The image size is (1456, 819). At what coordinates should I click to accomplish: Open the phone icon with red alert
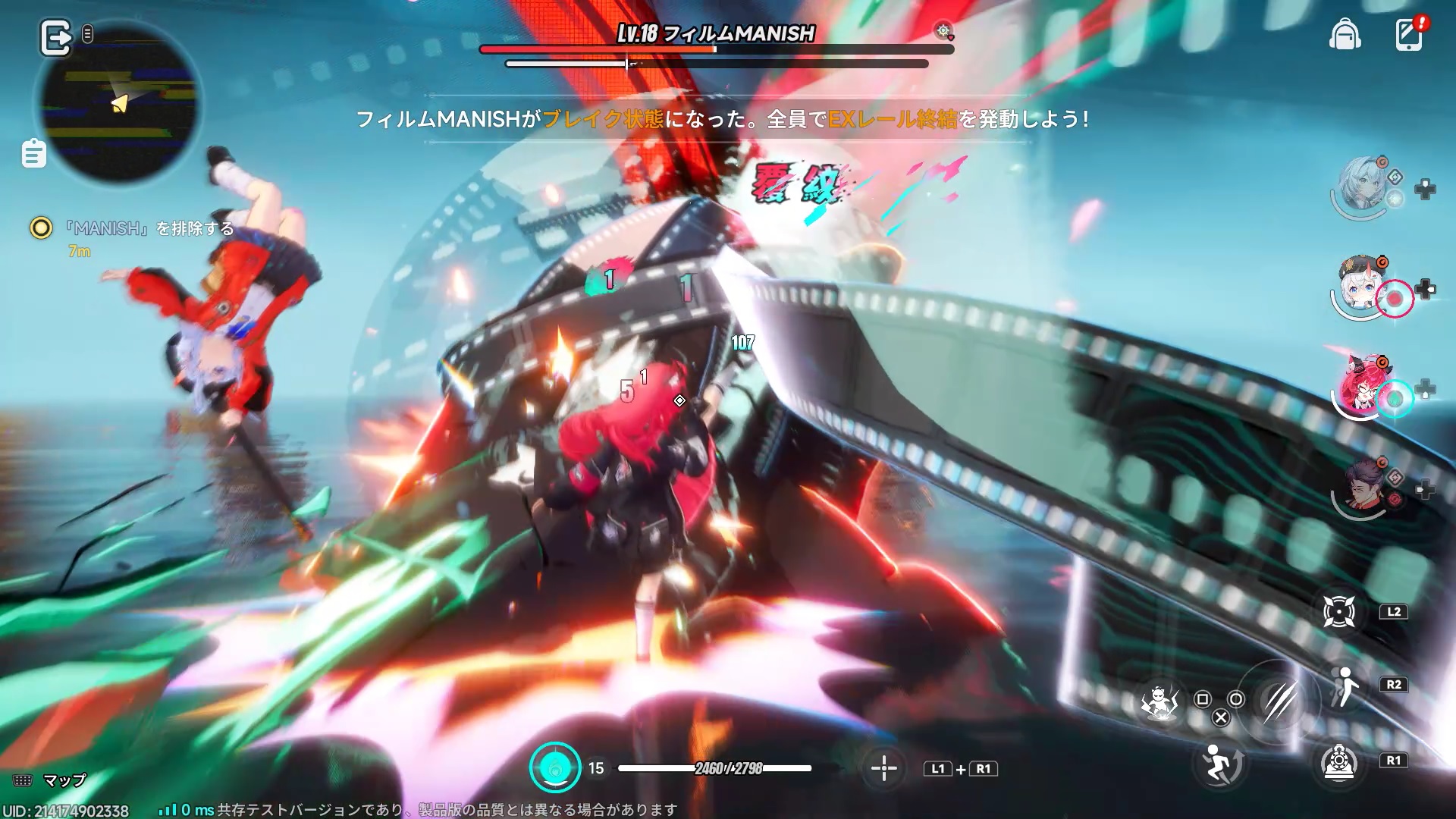click(1409, 35)
